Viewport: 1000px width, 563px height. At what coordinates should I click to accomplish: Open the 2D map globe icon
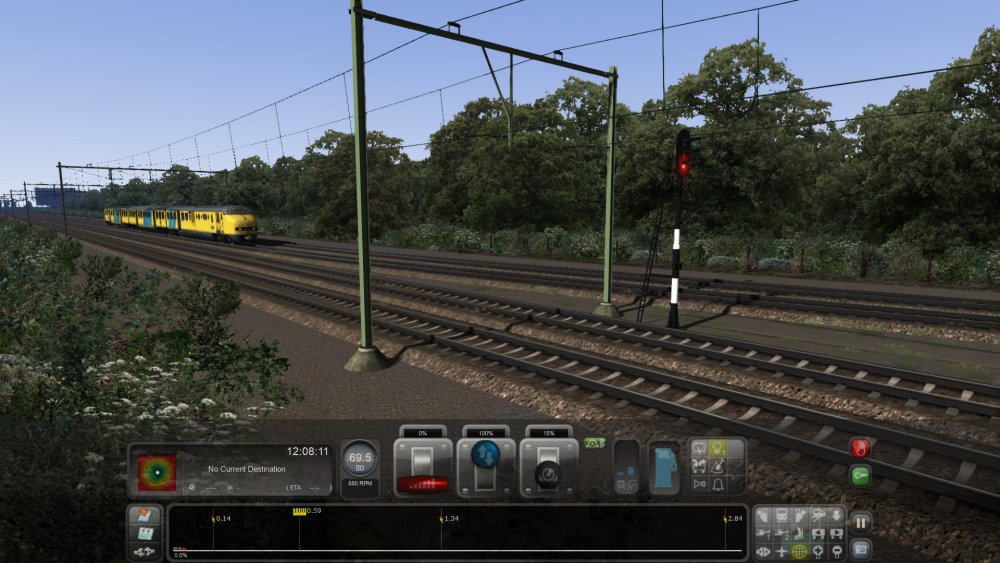pos(799,551)
